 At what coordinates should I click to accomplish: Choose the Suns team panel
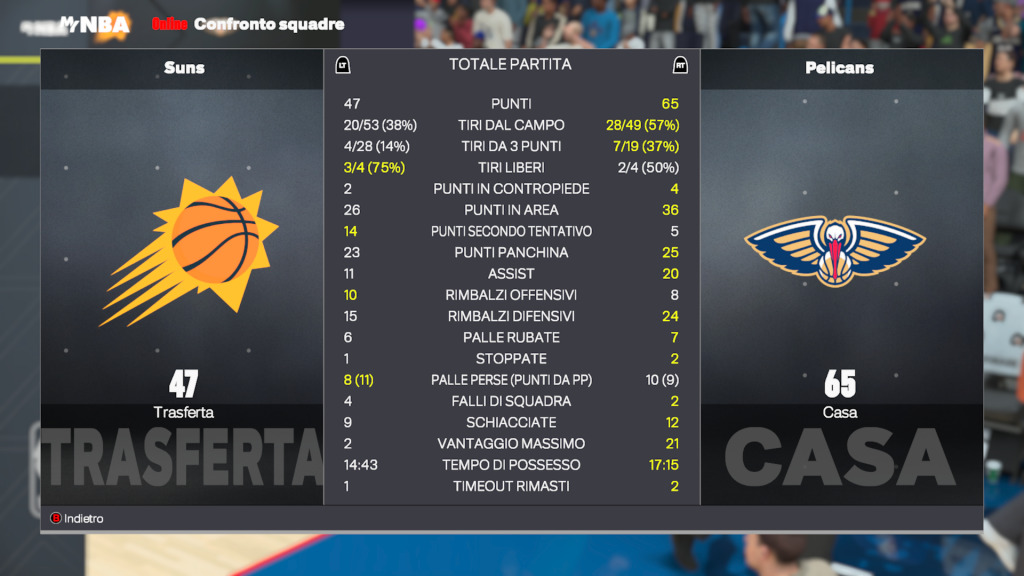pos(183,270)
